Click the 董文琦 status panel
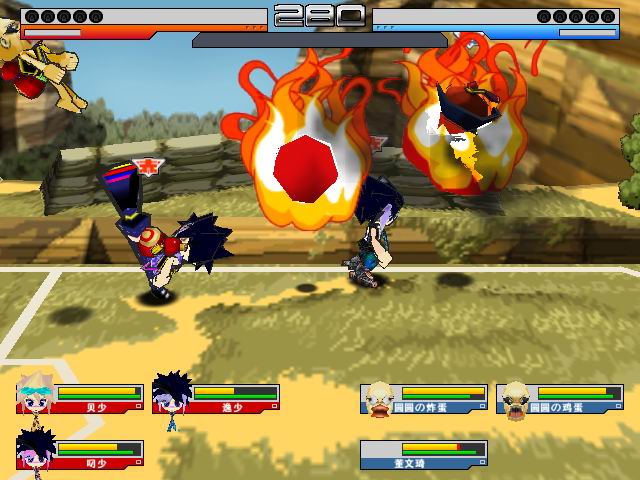Screen dimensions: 640x480 (x=424, y=455)
